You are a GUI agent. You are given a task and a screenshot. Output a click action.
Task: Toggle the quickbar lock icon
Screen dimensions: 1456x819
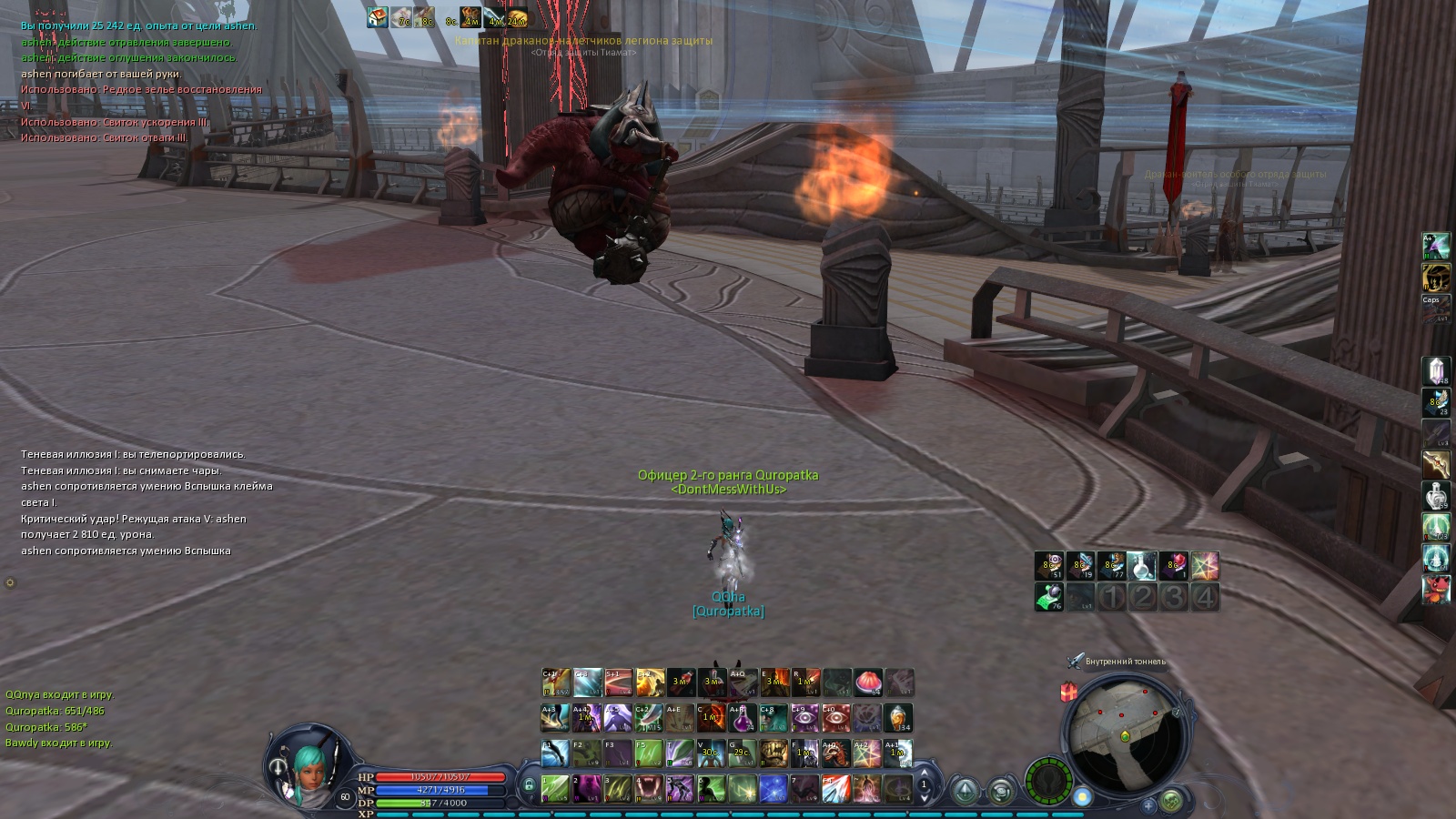(x=529, y=784)
